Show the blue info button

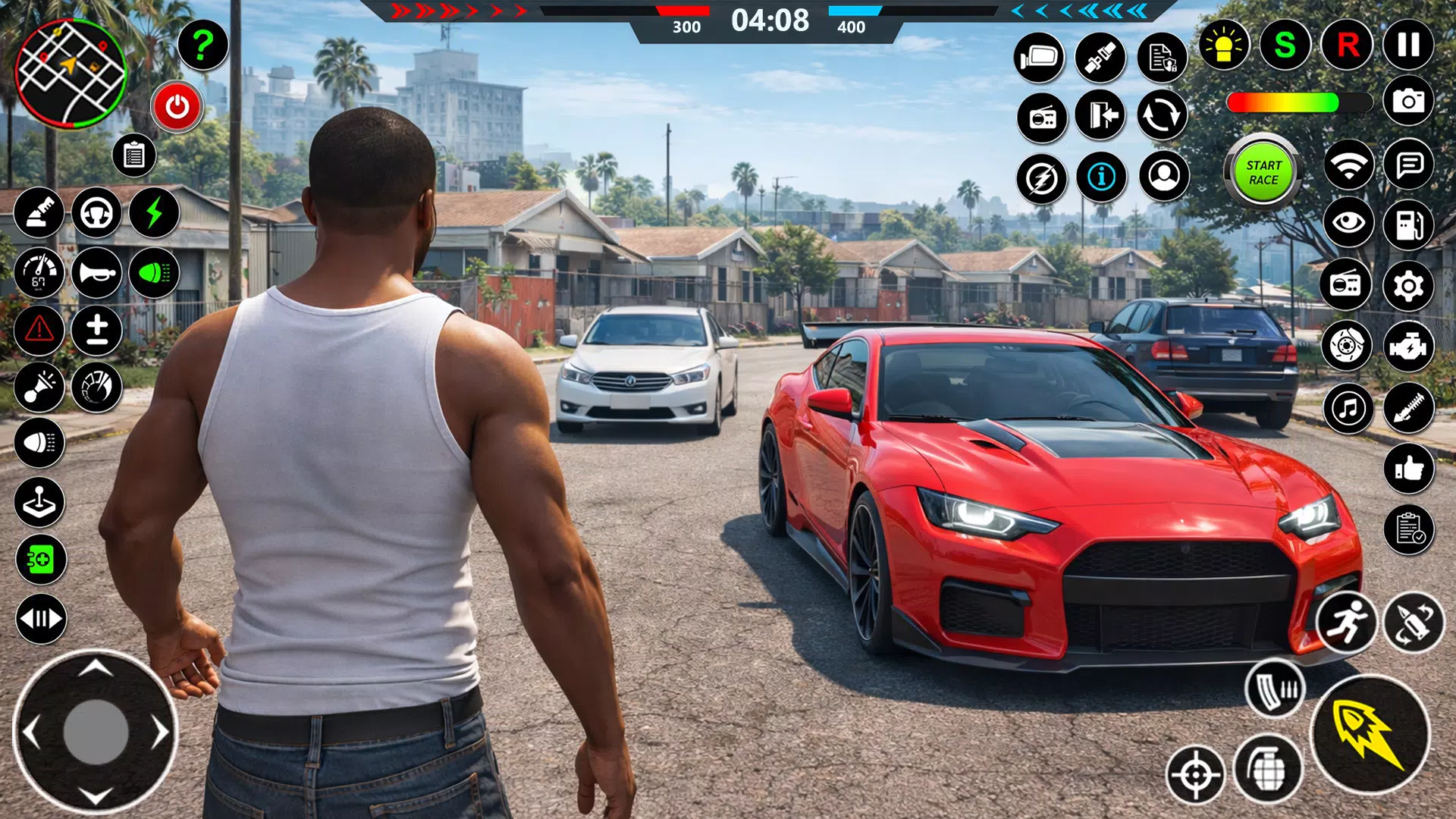[x=1101, y=177]
